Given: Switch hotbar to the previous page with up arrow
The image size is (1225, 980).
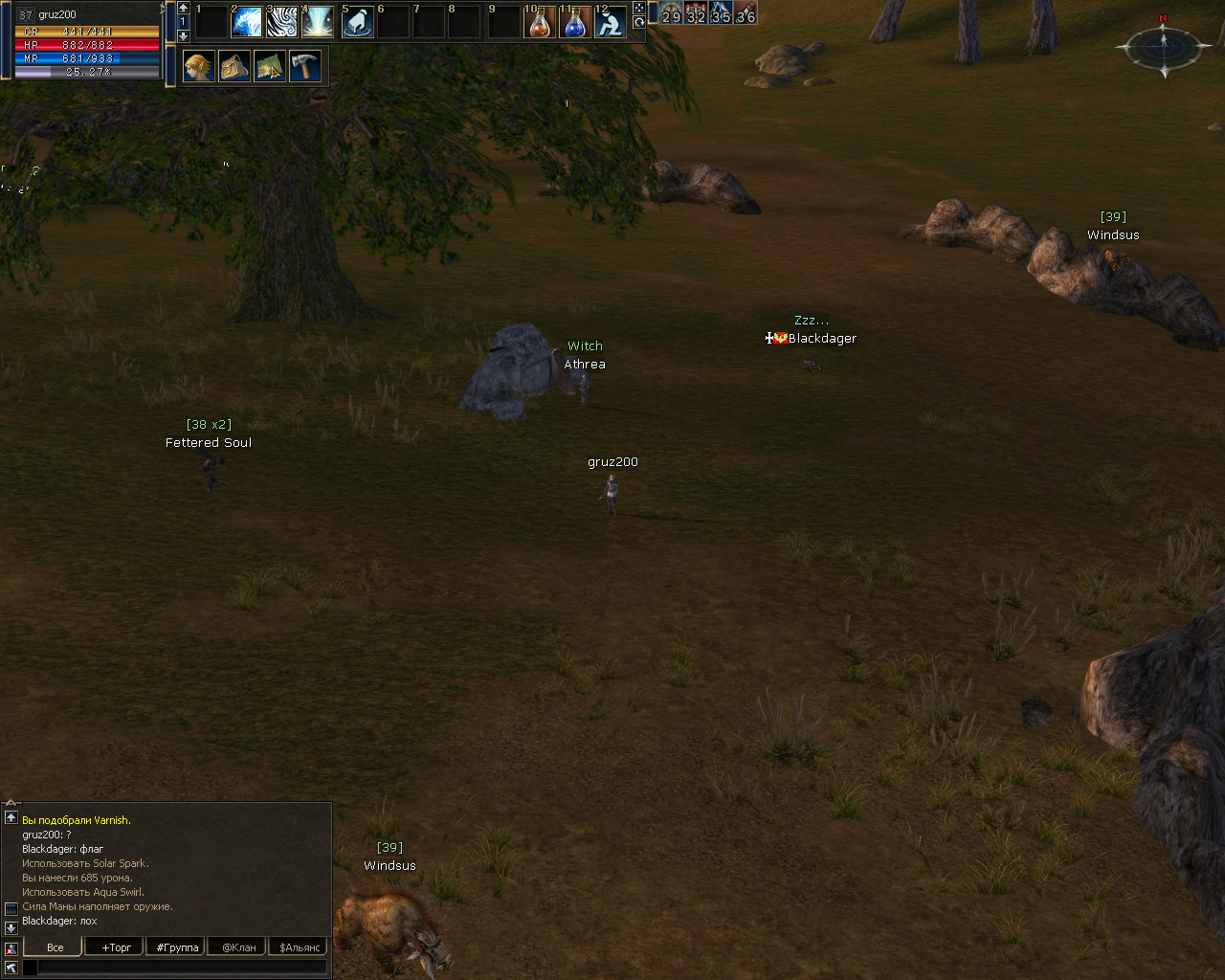Looking at the screenshot, I should click(x=184, y=9).
